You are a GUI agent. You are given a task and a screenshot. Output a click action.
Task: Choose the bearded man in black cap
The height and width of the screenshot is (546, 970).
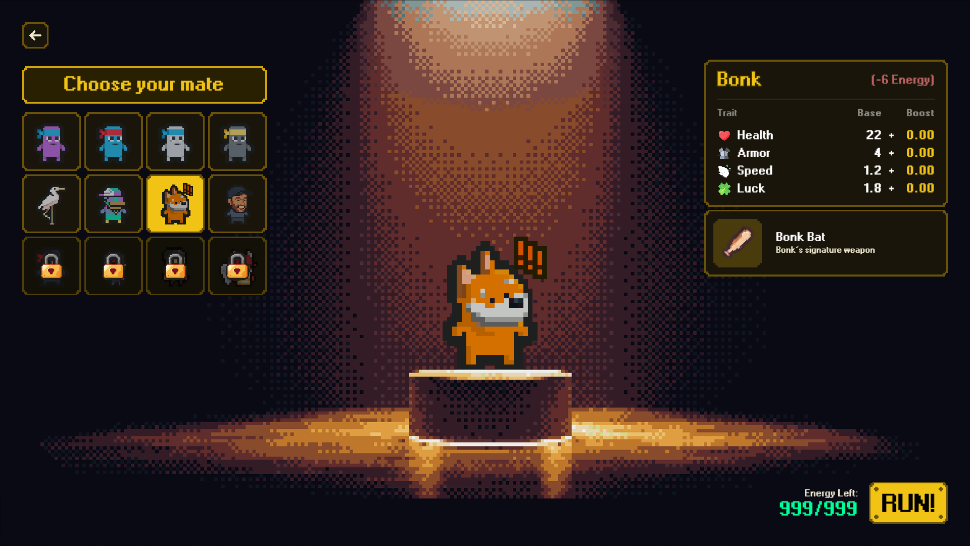[237, 204]
